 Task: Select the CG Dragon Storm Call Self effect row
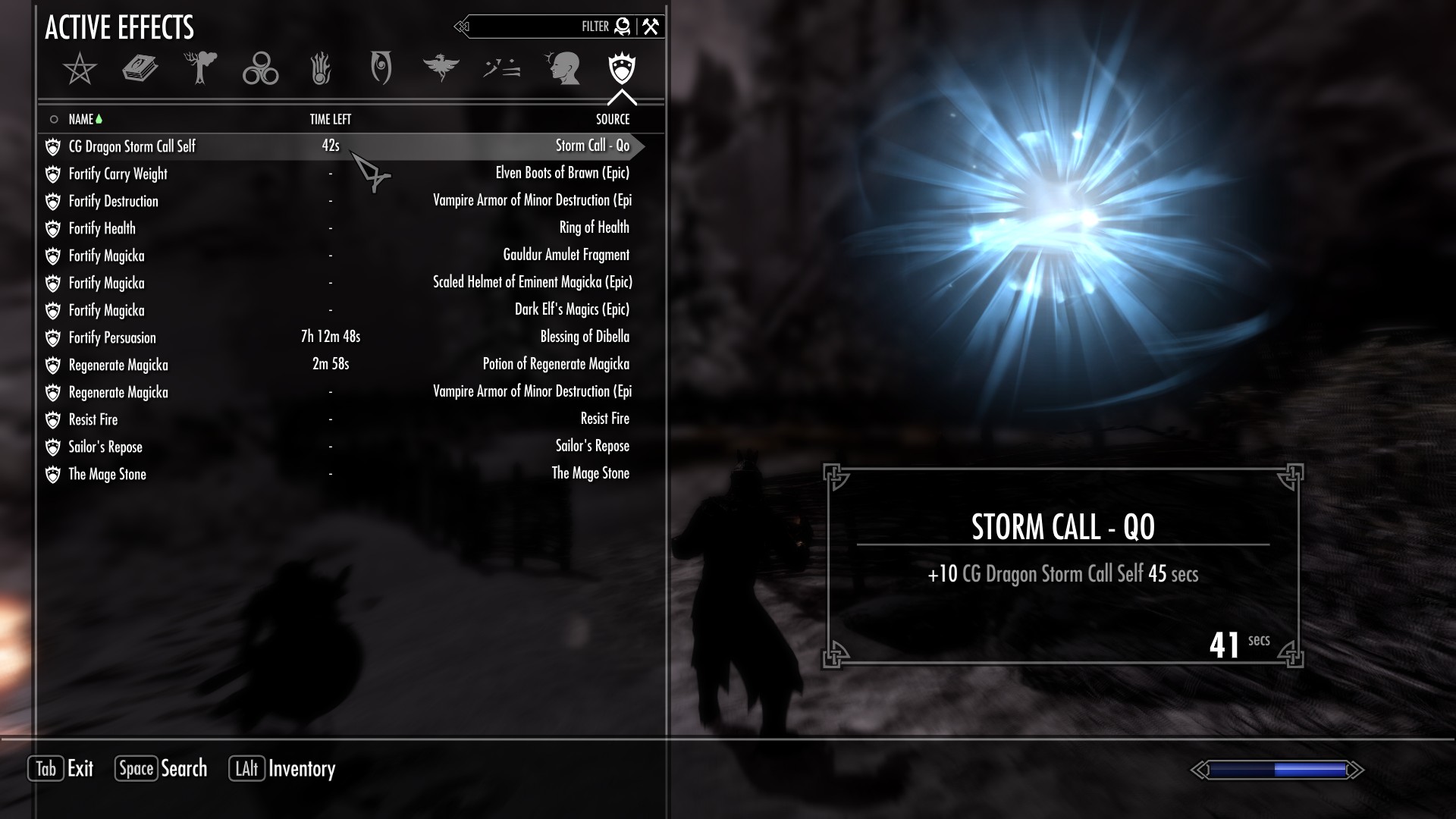click(x=227, y=146)
